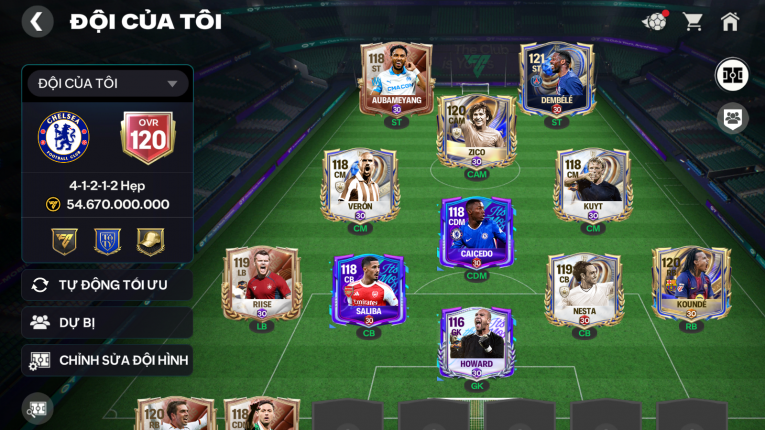This screenshot has height=430, width=765.
Task: Select the Howard goalkeeper card
Action: pos(476,345)
